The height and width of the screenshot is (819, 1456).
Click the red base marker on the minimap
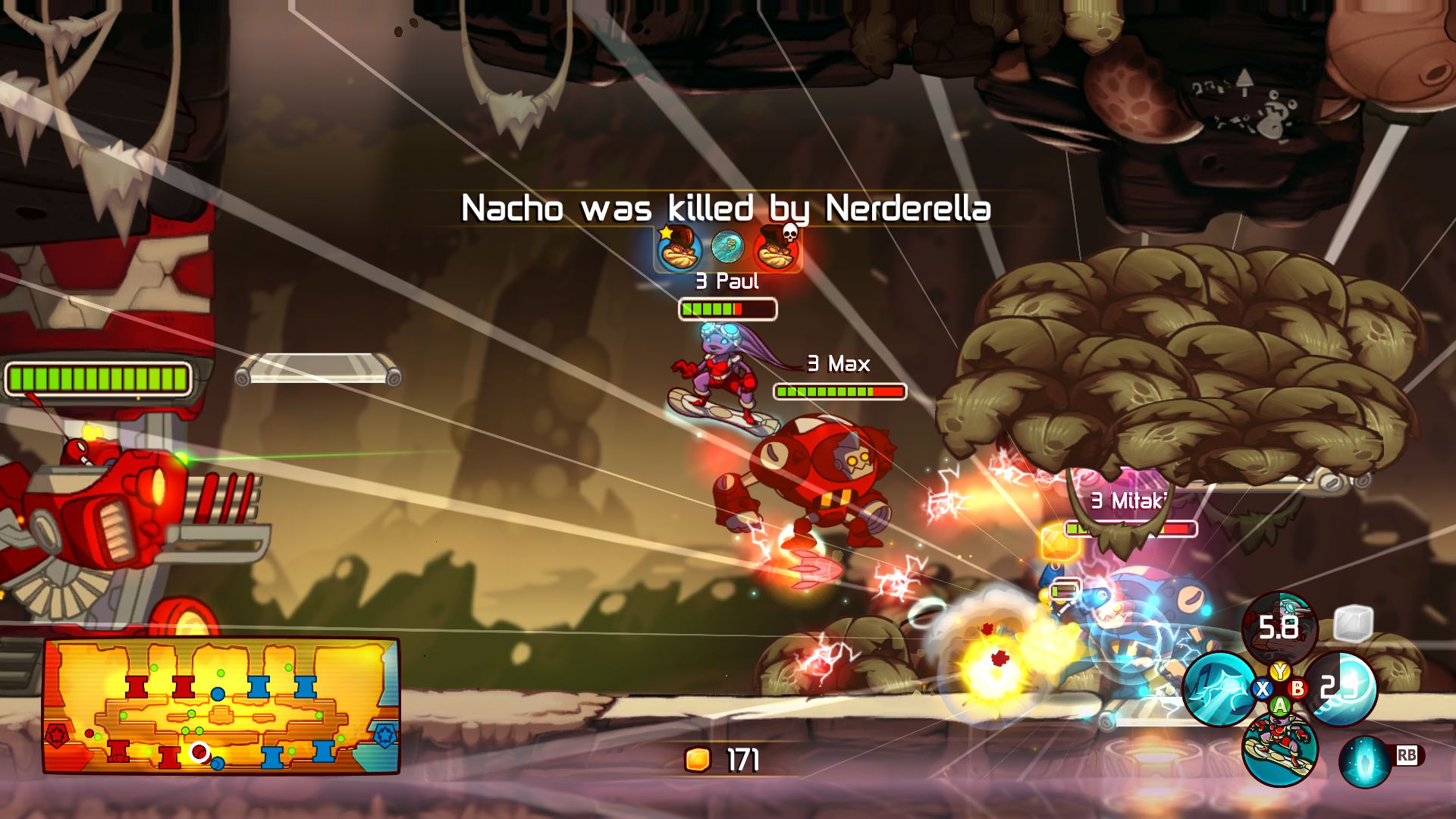[x=58, y=736]
